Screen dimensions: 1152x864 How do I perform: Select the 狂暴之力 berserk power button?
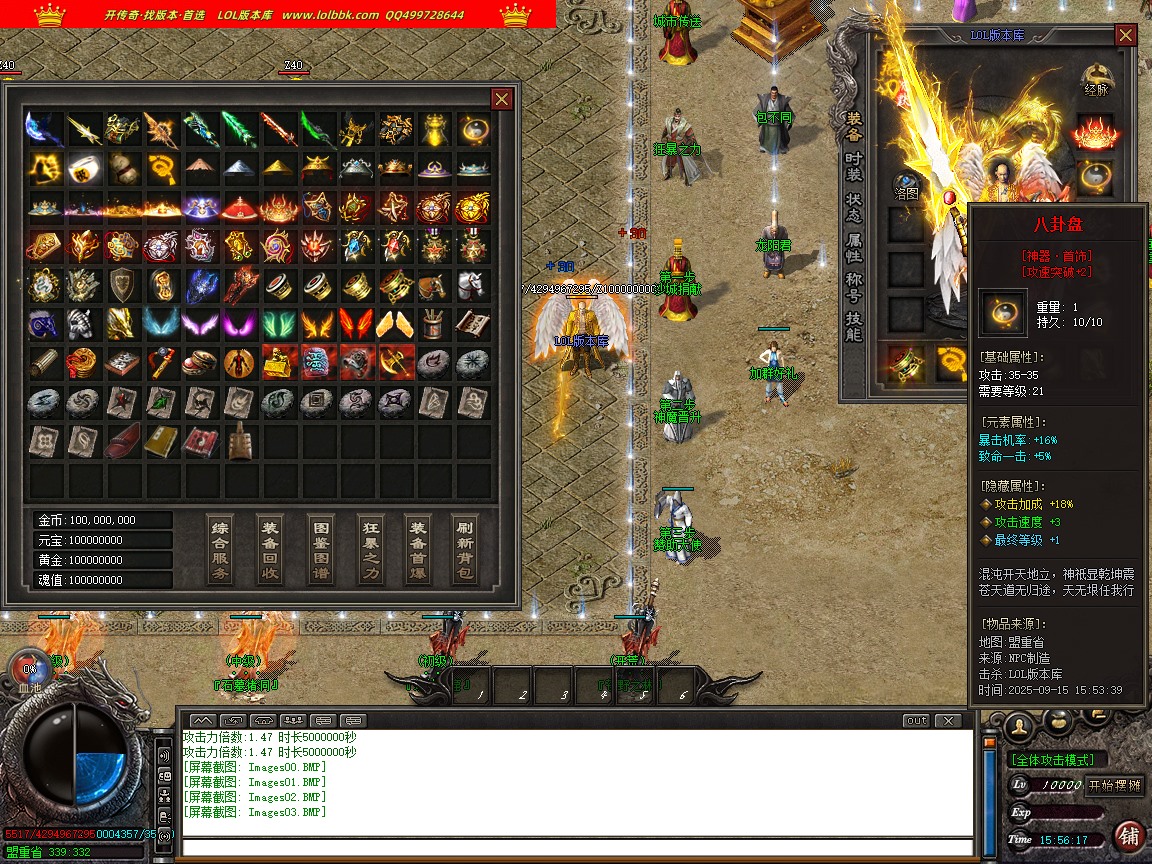[370, 549]
